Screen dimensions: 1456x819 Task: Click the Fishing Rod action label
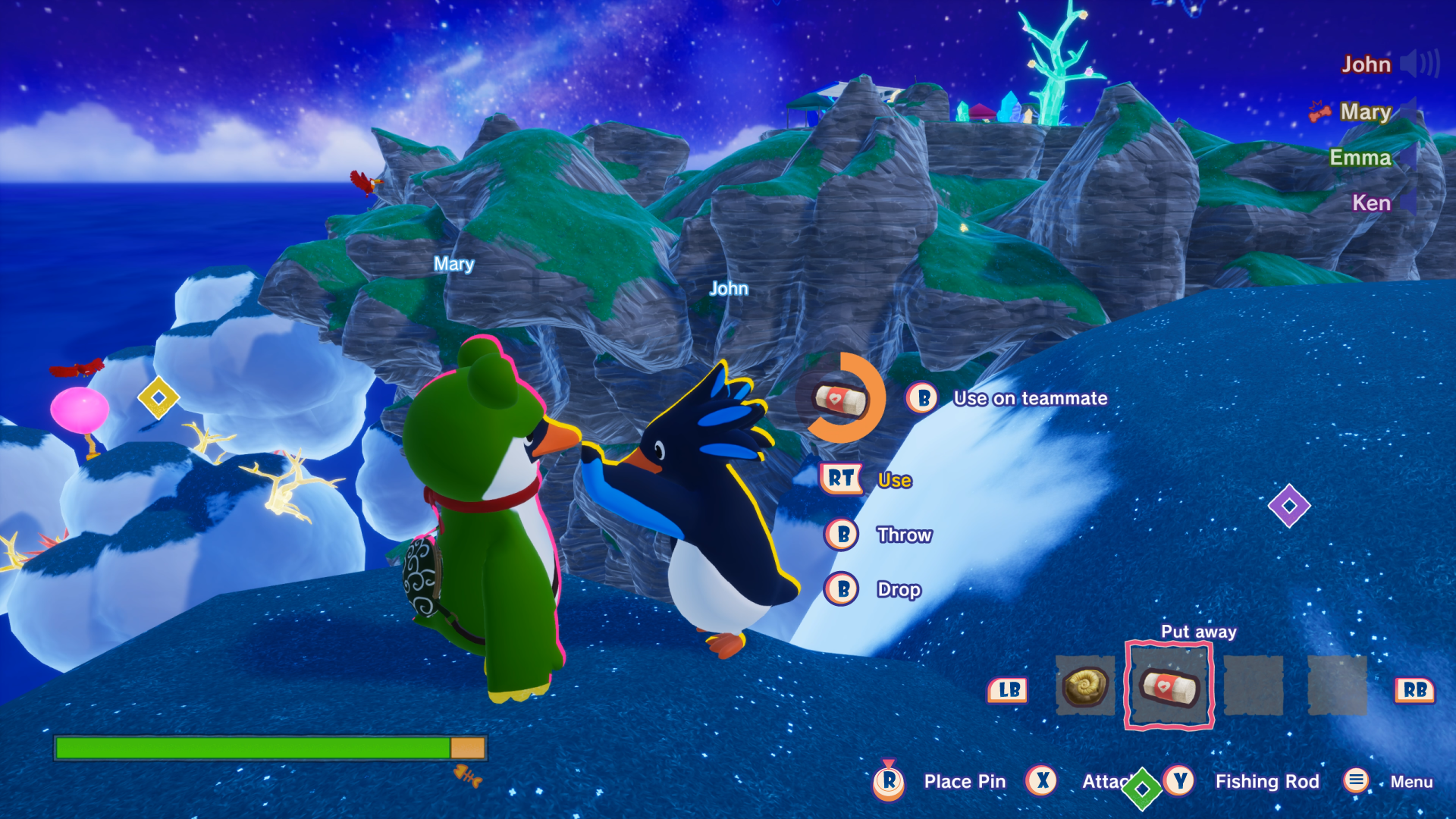tap(1267, 781)
